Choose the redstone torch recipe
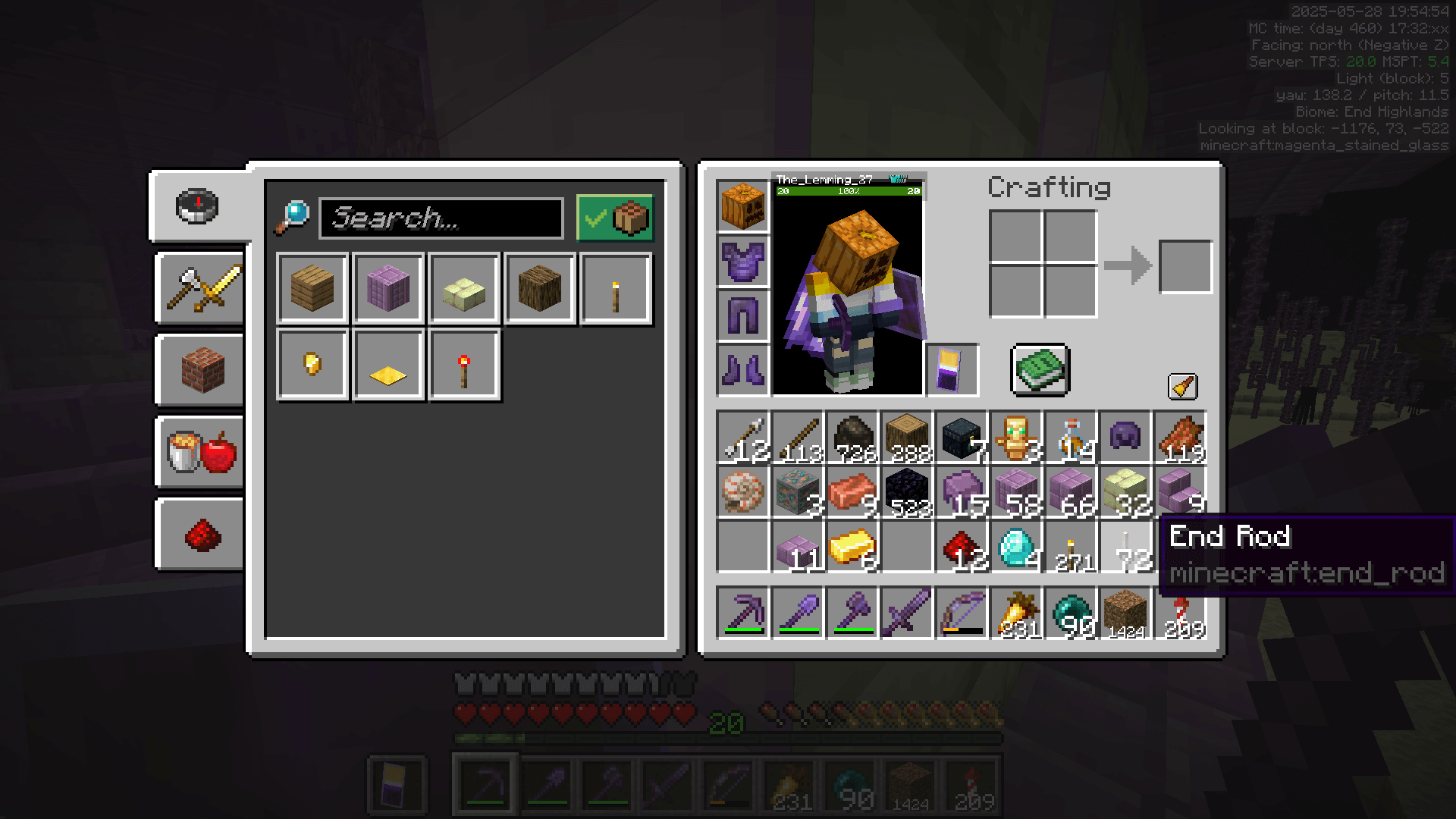 [x=464, y=364]
